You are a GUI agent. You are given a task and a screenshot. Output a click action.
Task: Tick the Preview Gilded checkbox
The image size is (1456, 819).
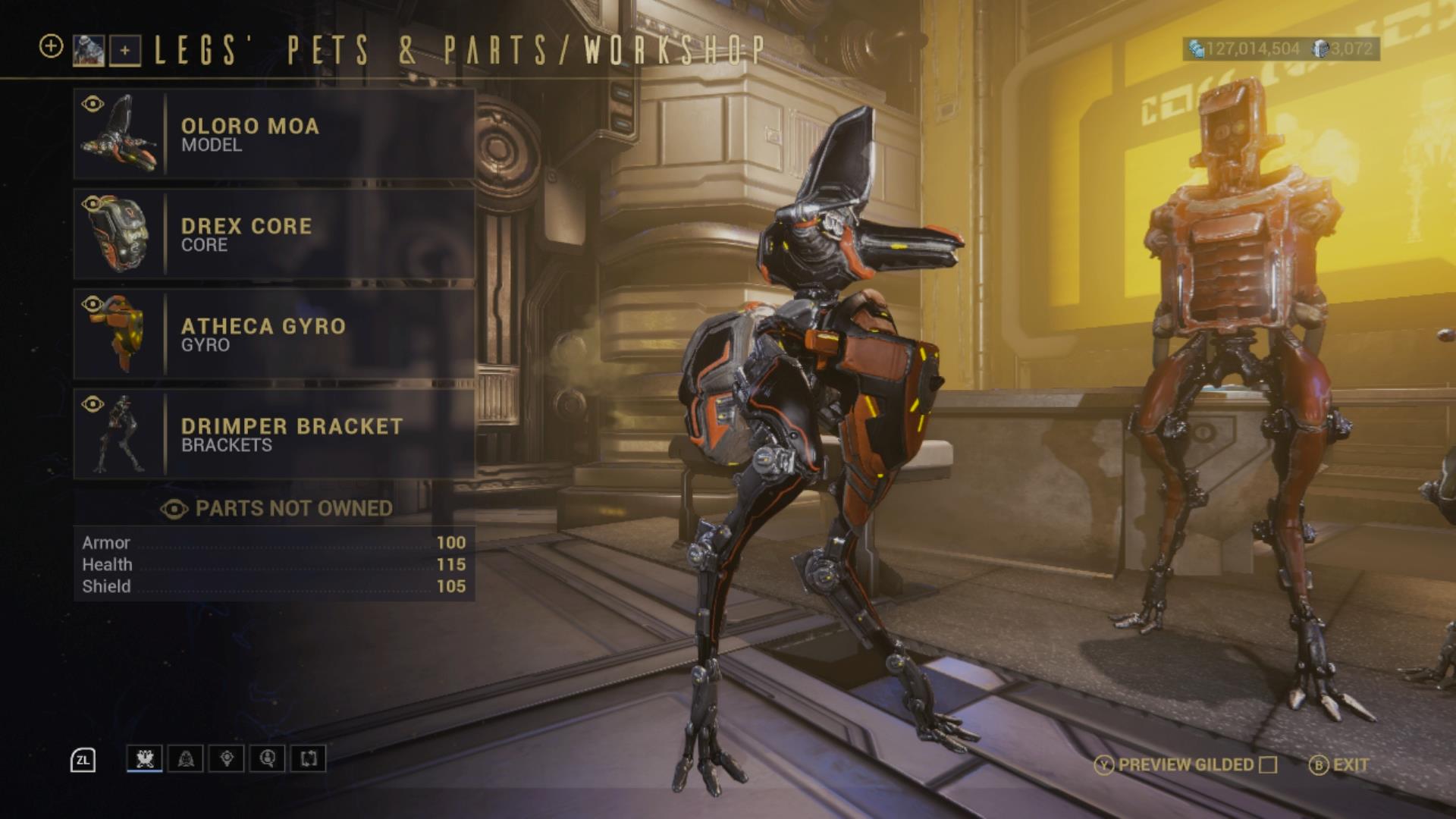tap(1268, 764)
